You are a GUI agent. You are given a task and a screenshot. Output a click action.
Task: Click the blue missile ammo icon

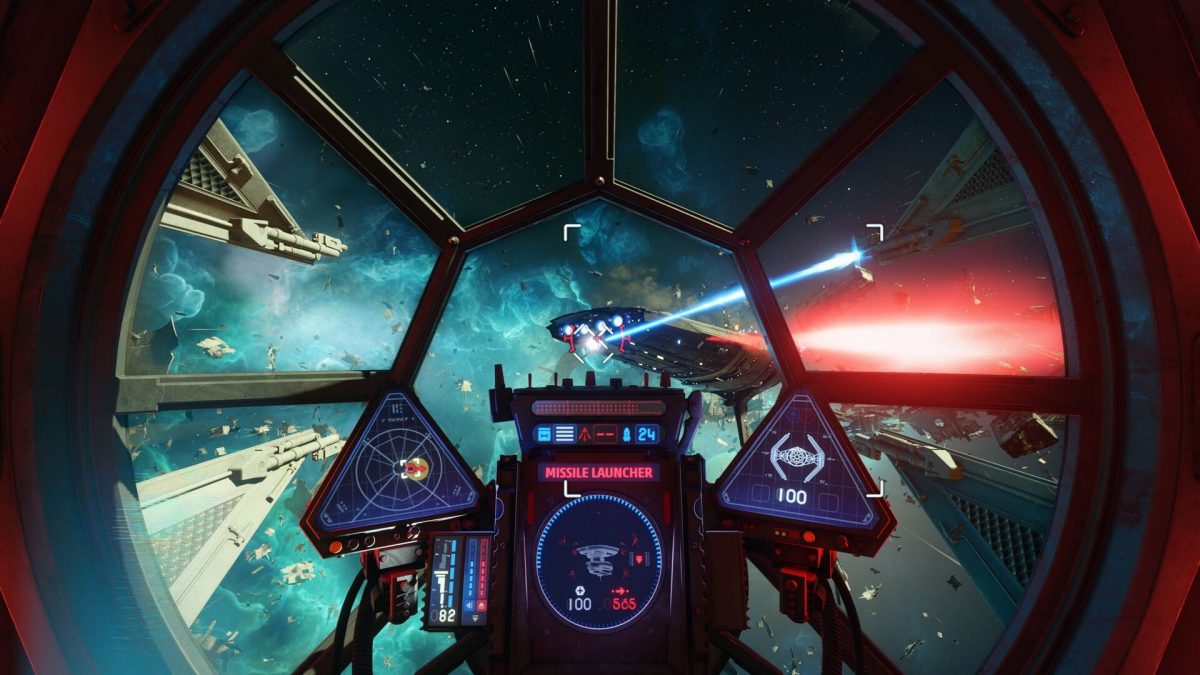628,434
